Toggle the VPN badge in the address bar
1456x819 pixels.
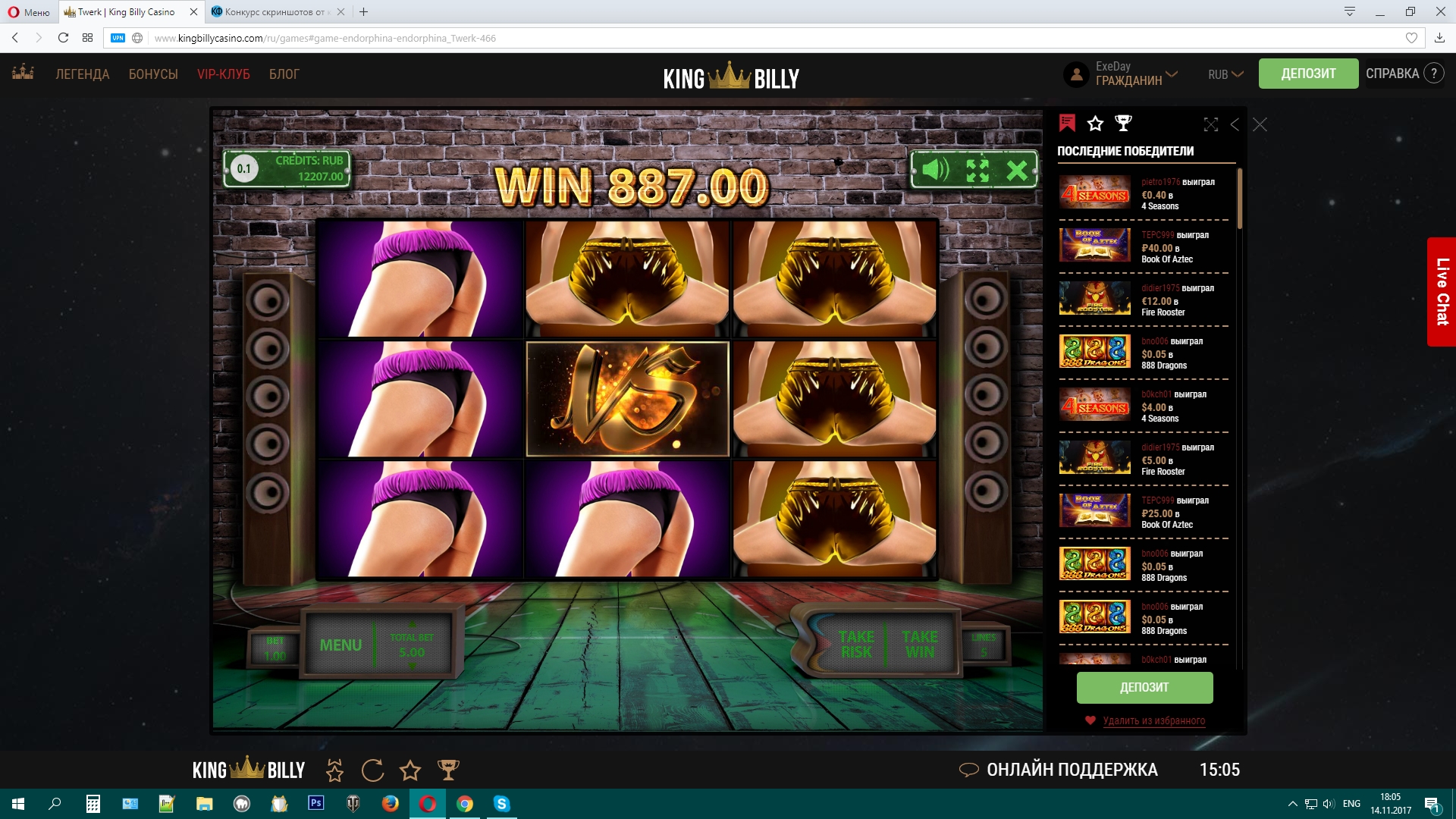pyautogui.click(x=118, y=37)
